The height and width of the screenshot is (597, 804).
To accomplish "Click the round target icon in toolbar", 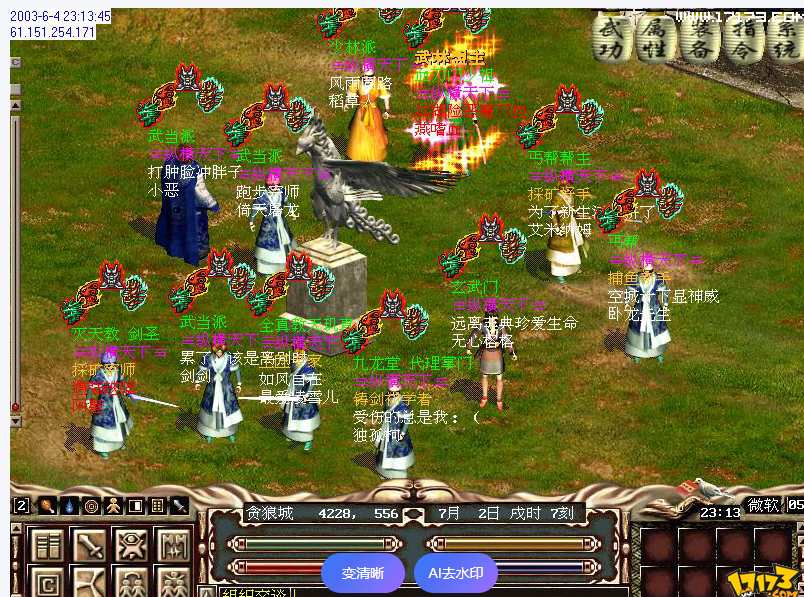I will click(91, 506).
